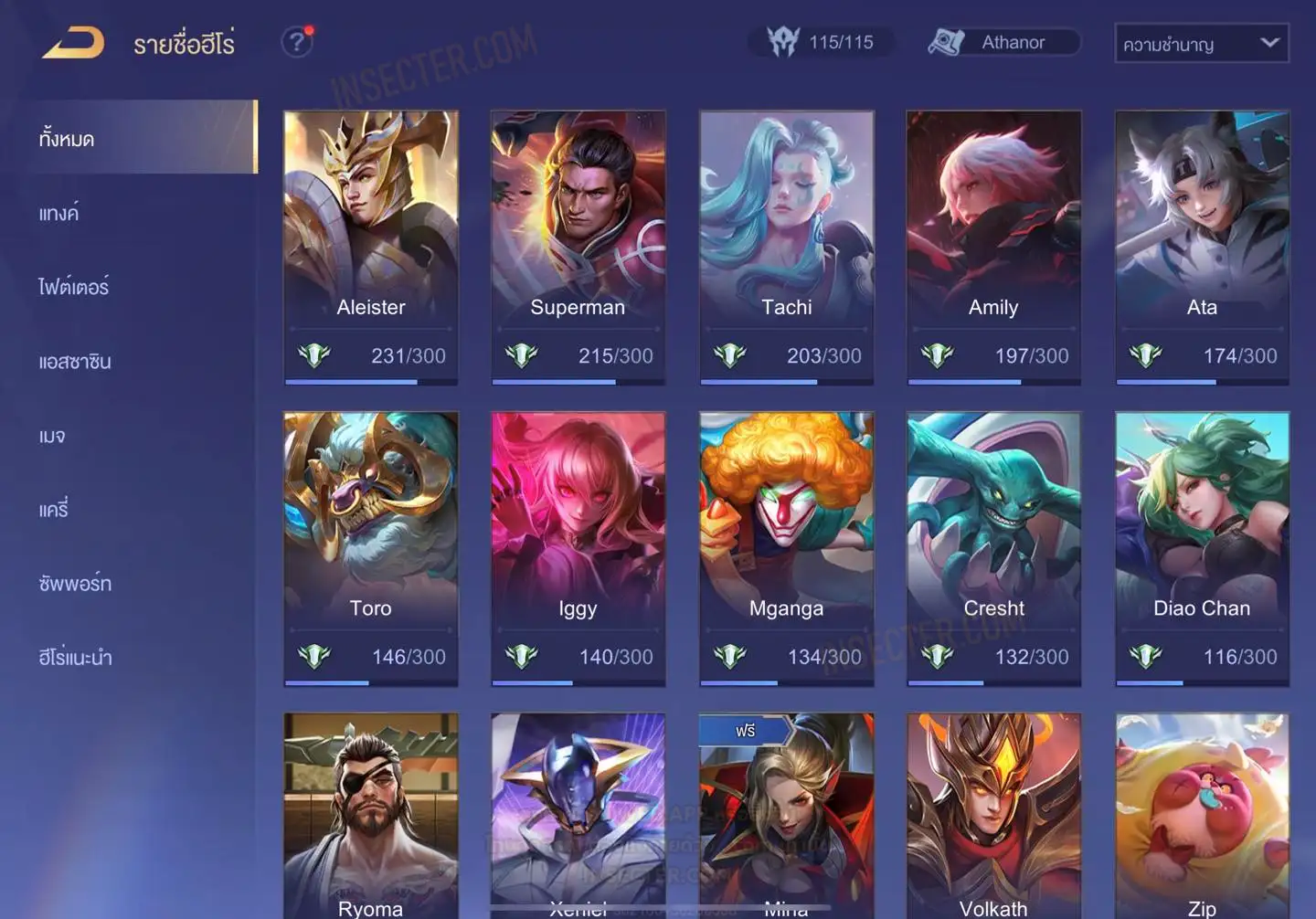The height and width of the screenshot is (919, 1316).
Task: Open the question mark help icon
Action: 296,42
